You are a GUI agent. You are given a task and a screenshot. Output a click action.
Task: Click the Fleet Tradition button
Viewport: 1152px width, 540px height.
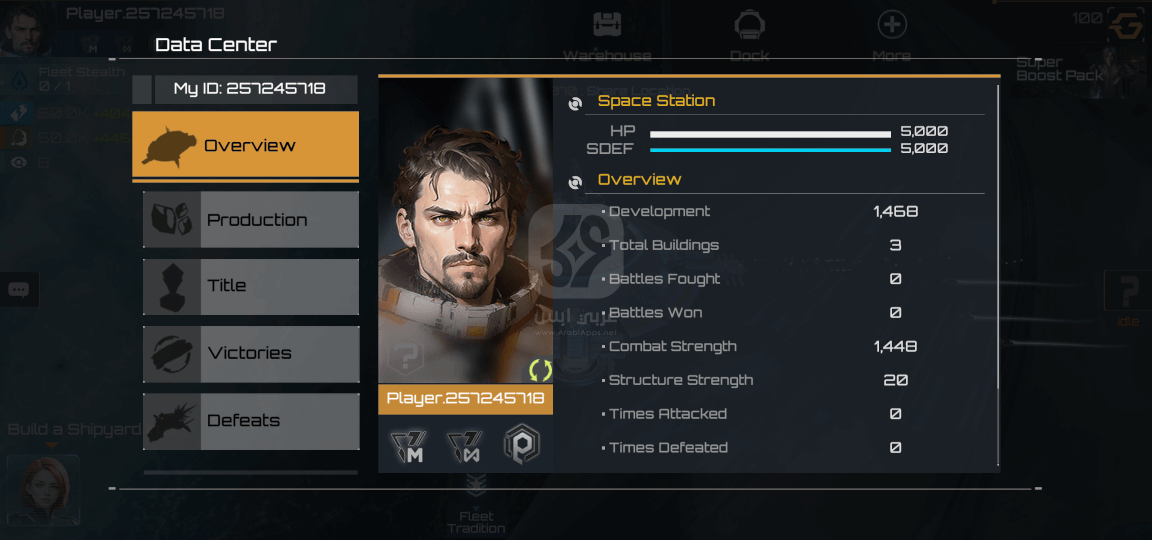[476, 510]
